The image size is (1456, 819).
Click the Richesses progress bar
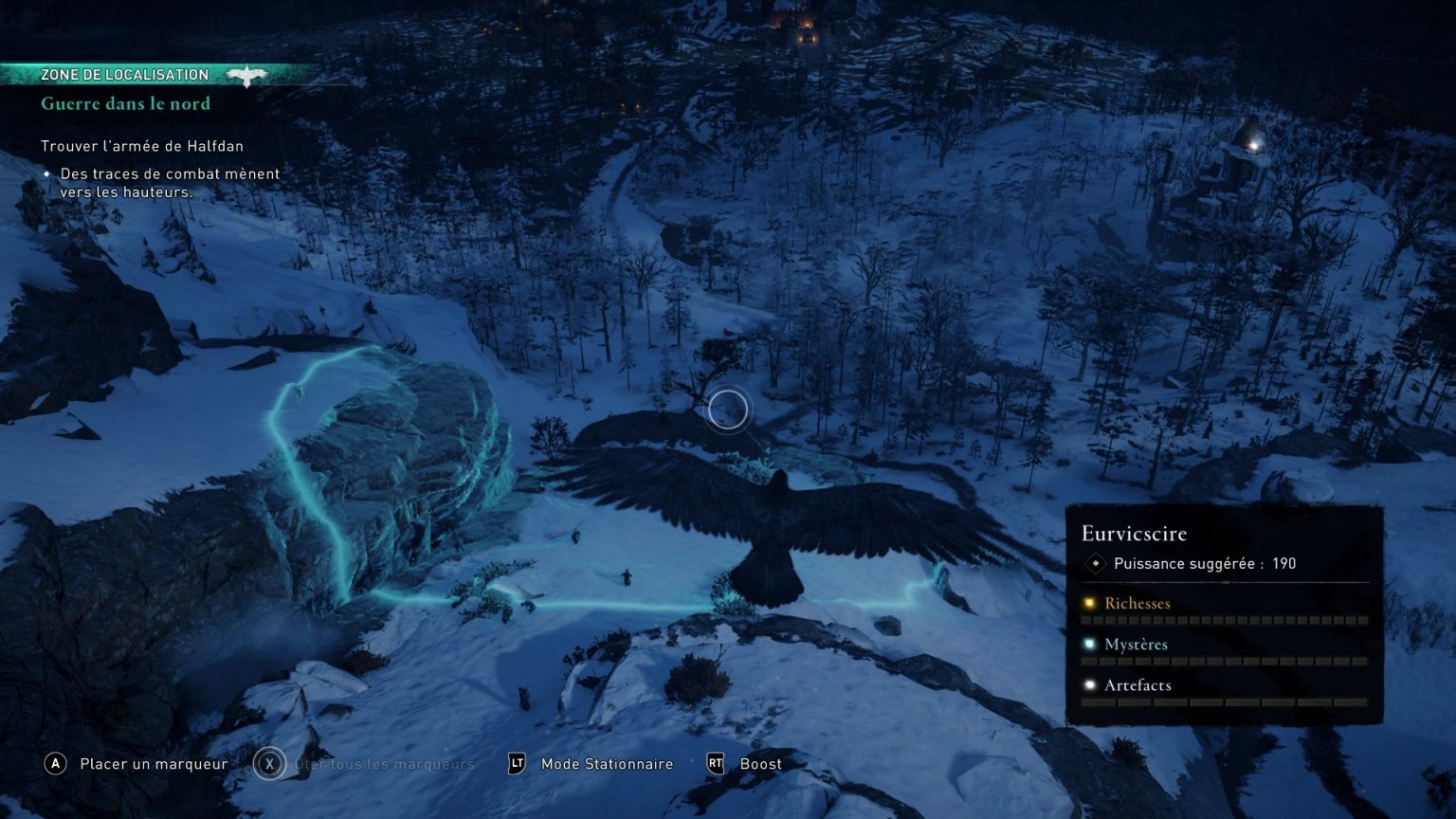tap(1223, 621)
